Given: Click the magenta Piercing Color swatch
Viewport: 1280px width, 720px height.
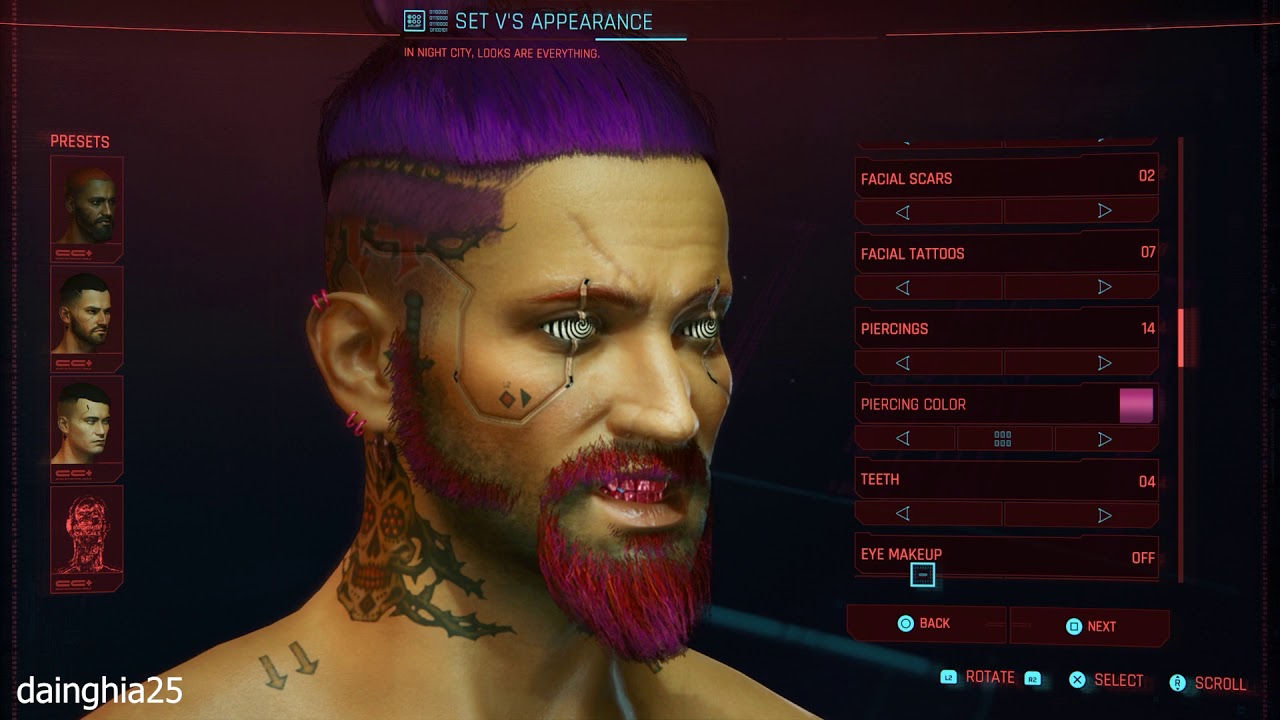Looking at the screenshot, I should point(1138,404).
